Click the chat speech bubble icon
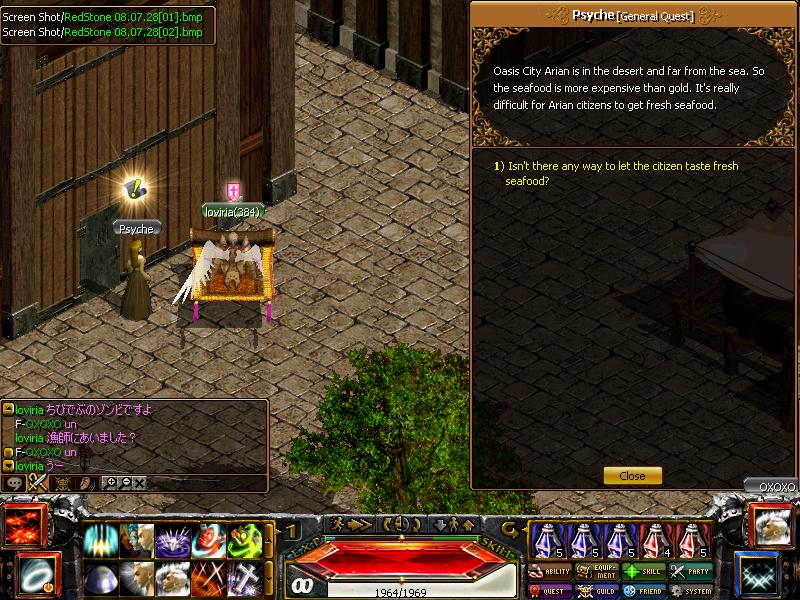 point(14,482)
